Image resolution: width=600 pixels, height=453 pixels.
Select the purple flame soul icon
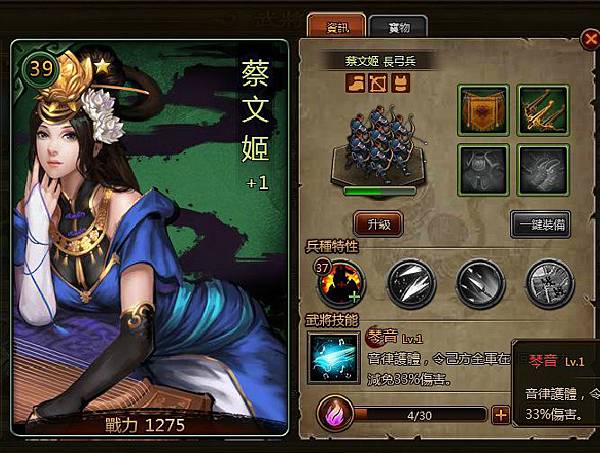click(x=334, y=414)
